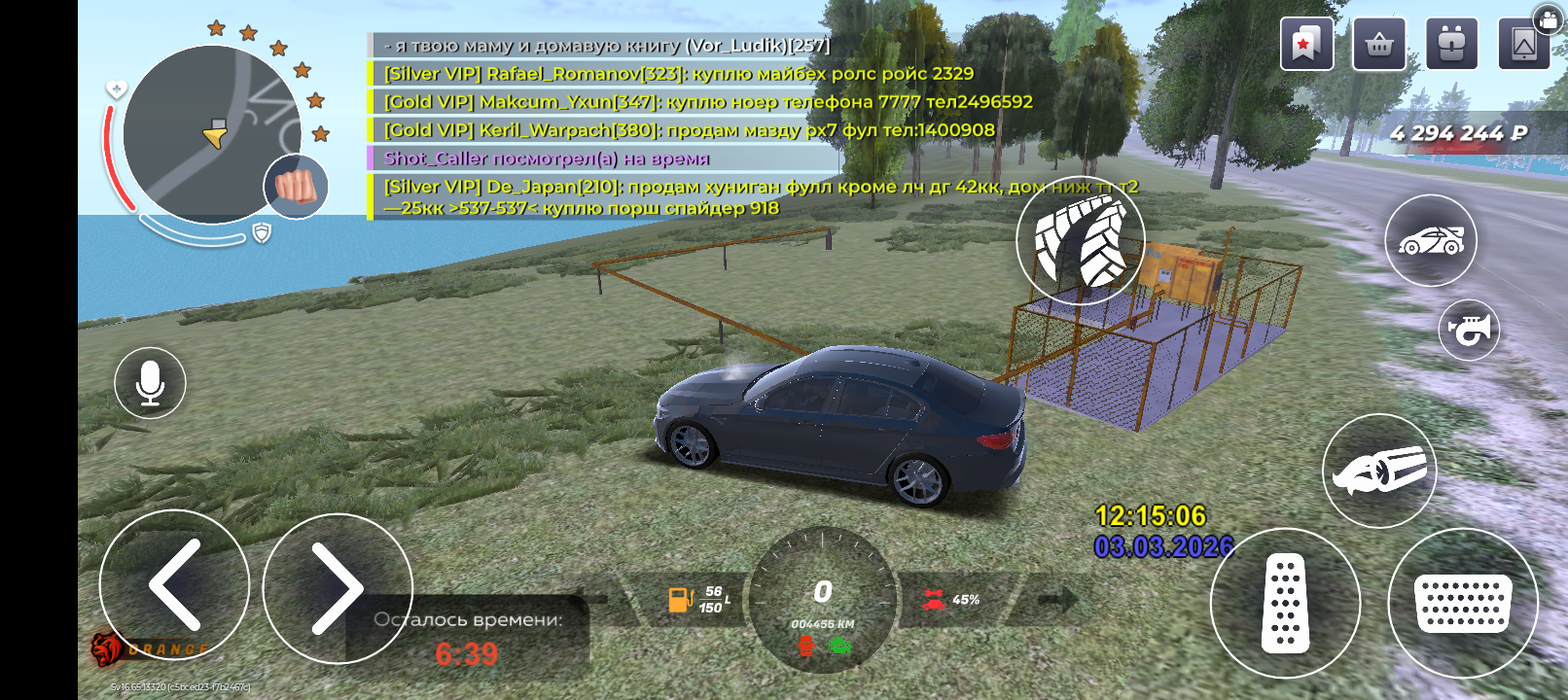Open the car options round button
The height and width of the screenshot is (700, 1568).
point(1430,240)
